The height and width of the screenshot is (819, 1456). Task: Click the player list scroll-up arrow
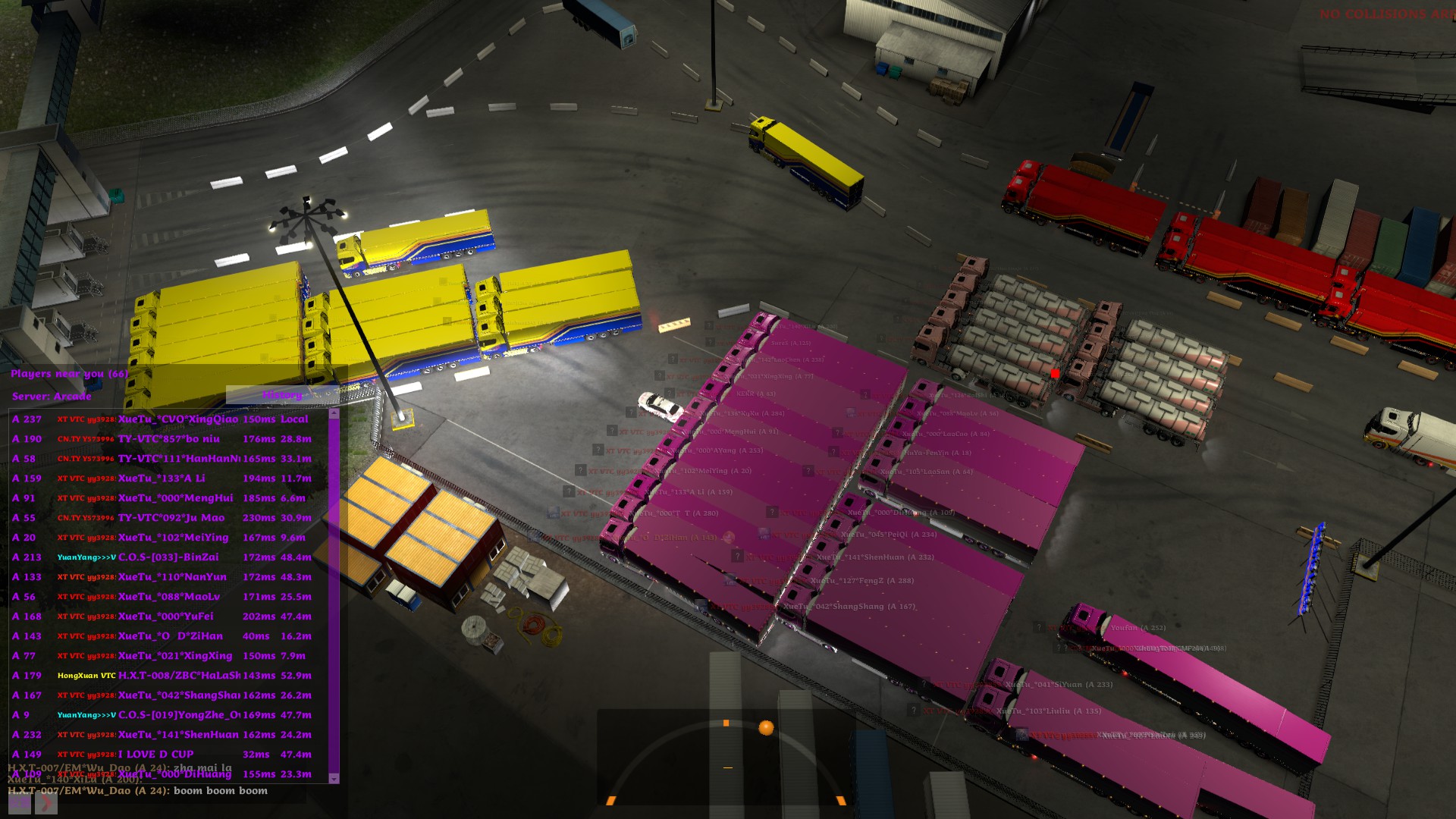point(334,415)
